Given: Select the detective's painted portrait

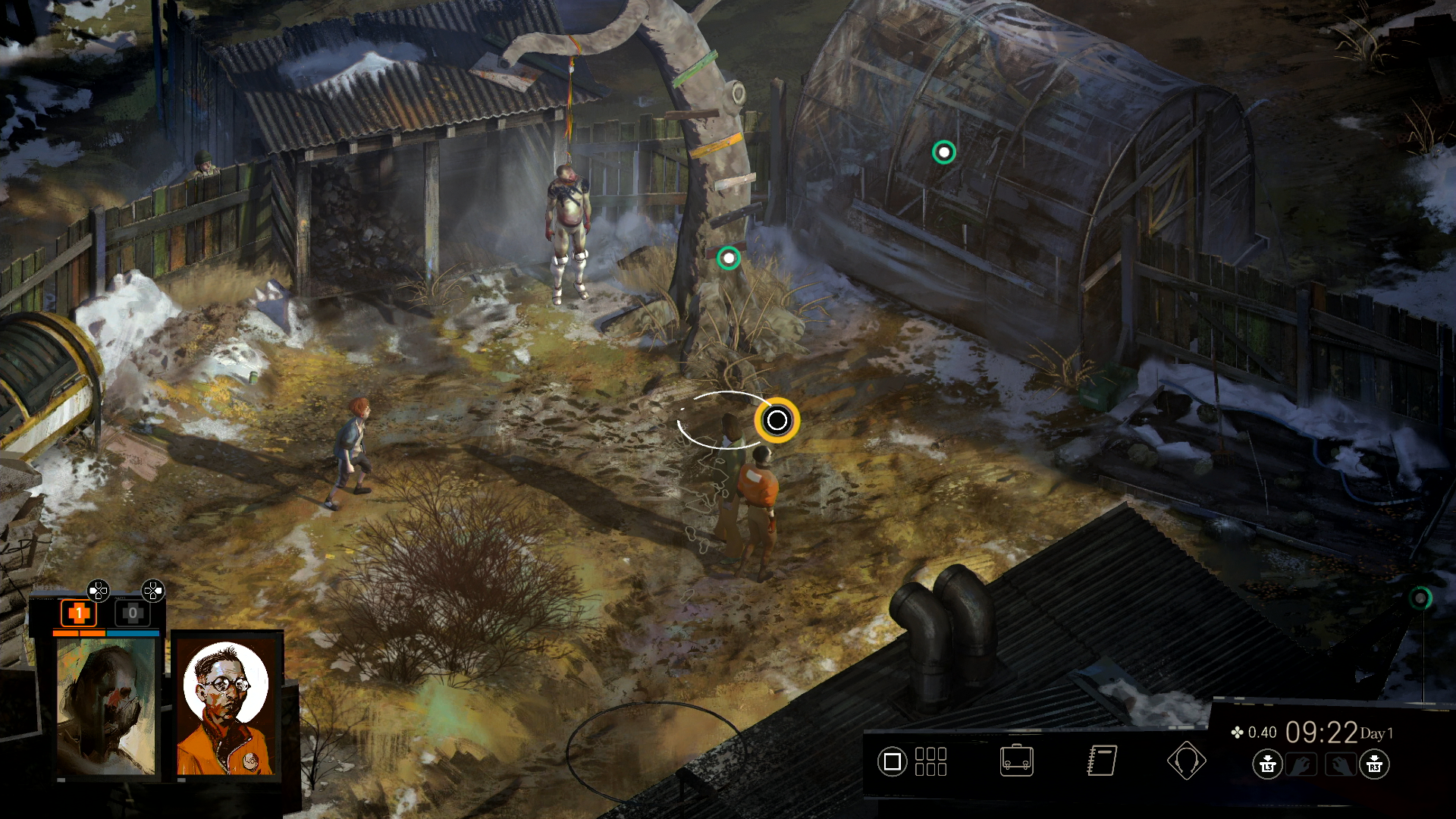Looking at the screenshot, I should pyautogui.click(x=106, y=707).
